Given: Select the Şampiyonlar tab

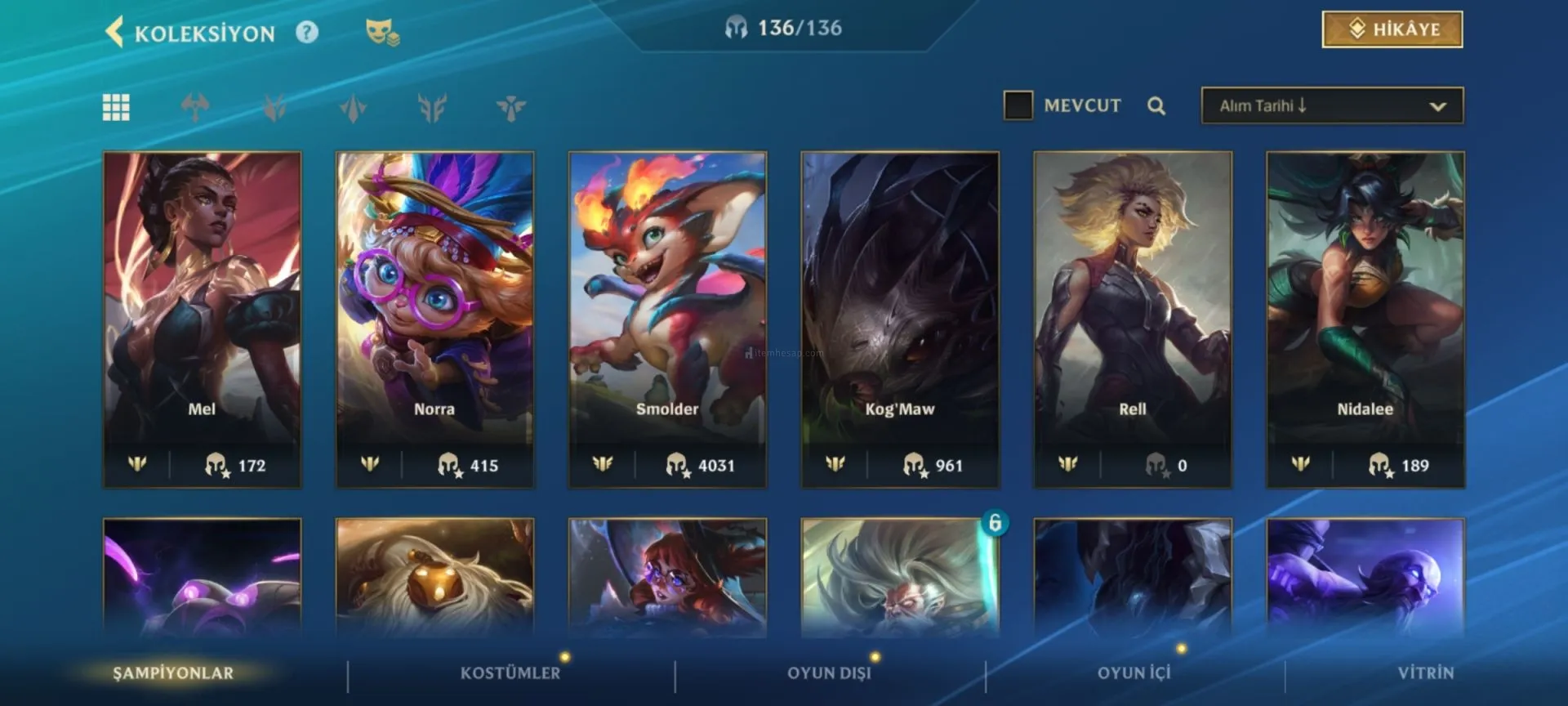Looking at the screenshot, I should tap(173, 672).
